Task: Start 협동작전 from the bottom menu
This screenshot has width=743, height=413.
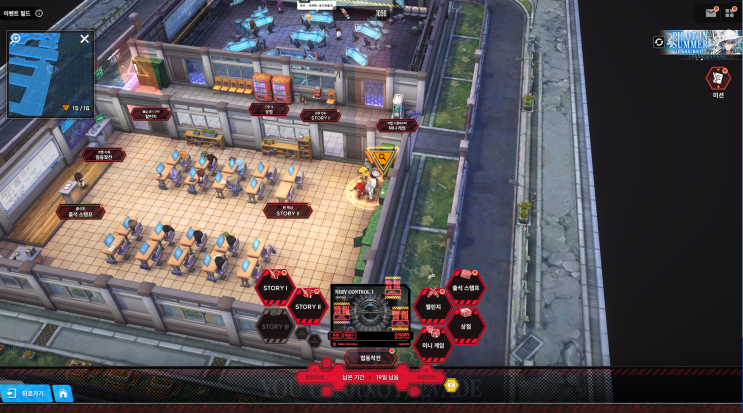Action: (x=363, y=357)
